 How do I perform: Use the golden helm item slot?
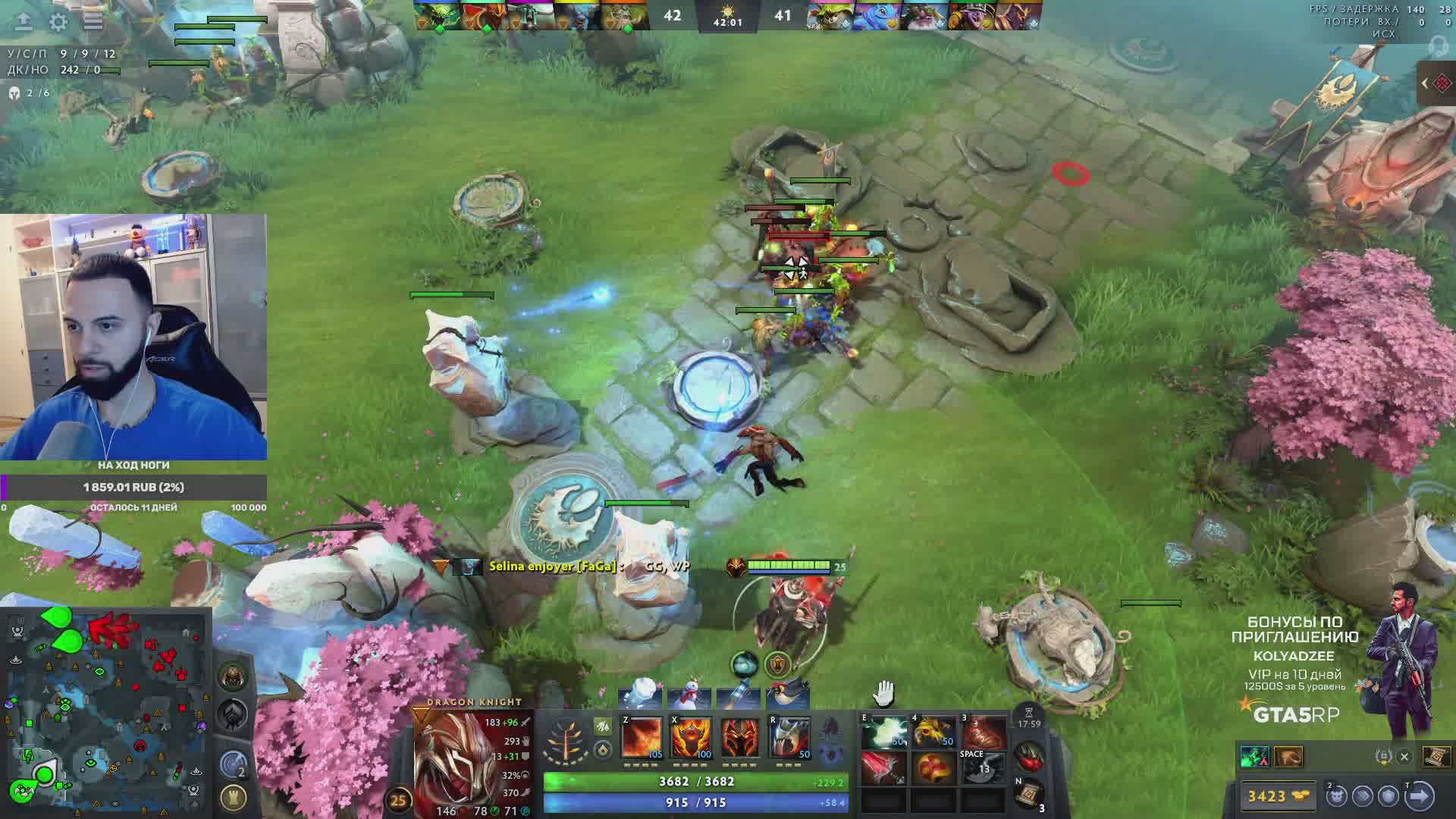(934, 733)
